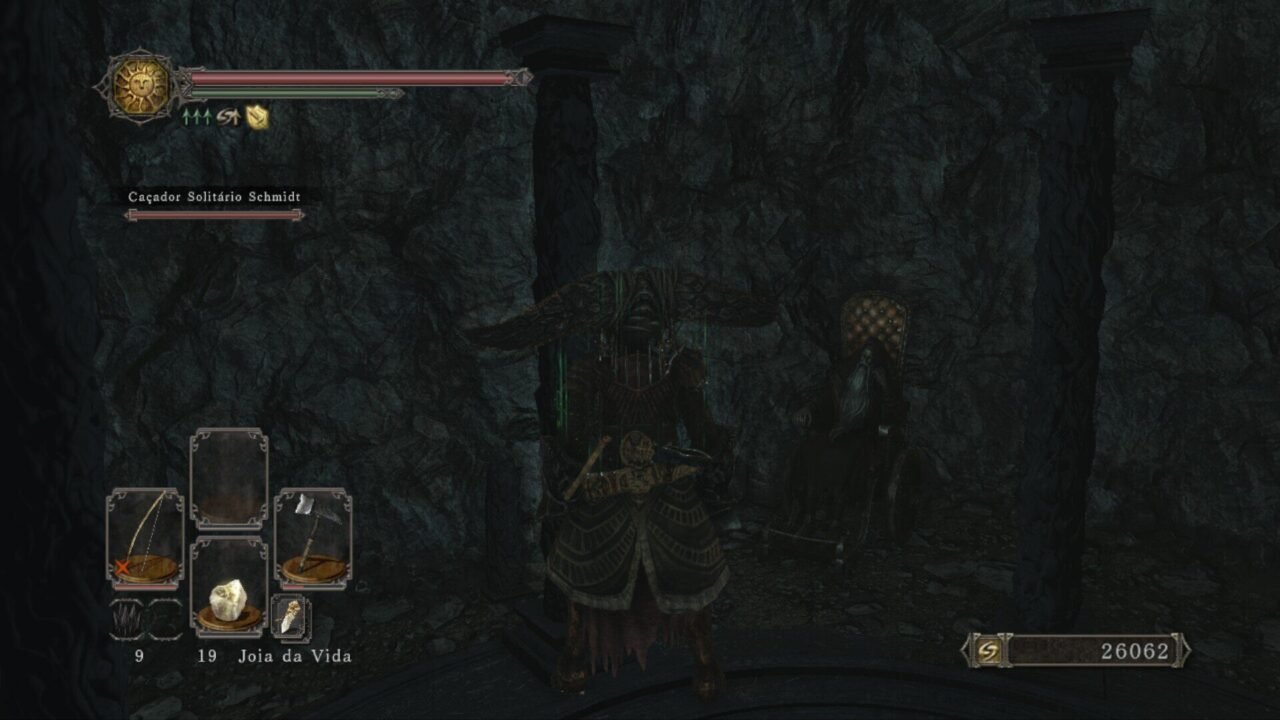The width and height of the screenshot is (1280, 720).
Task: Choose the small next-item slot beside the gem
Action: pyautogui.click(x=290, y=618)
